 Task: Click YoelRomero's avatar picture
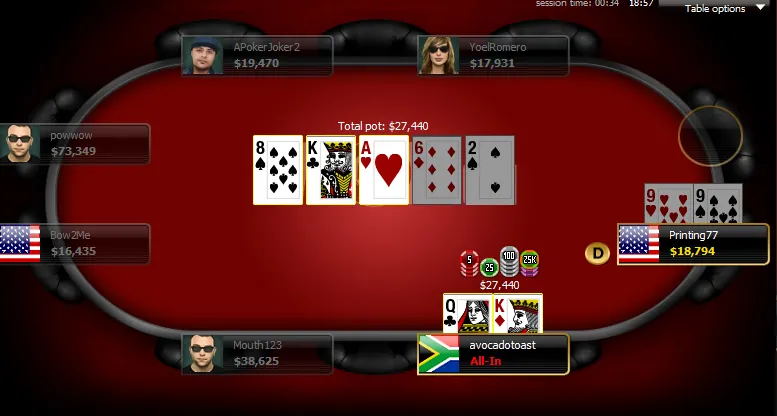[438, 56]
